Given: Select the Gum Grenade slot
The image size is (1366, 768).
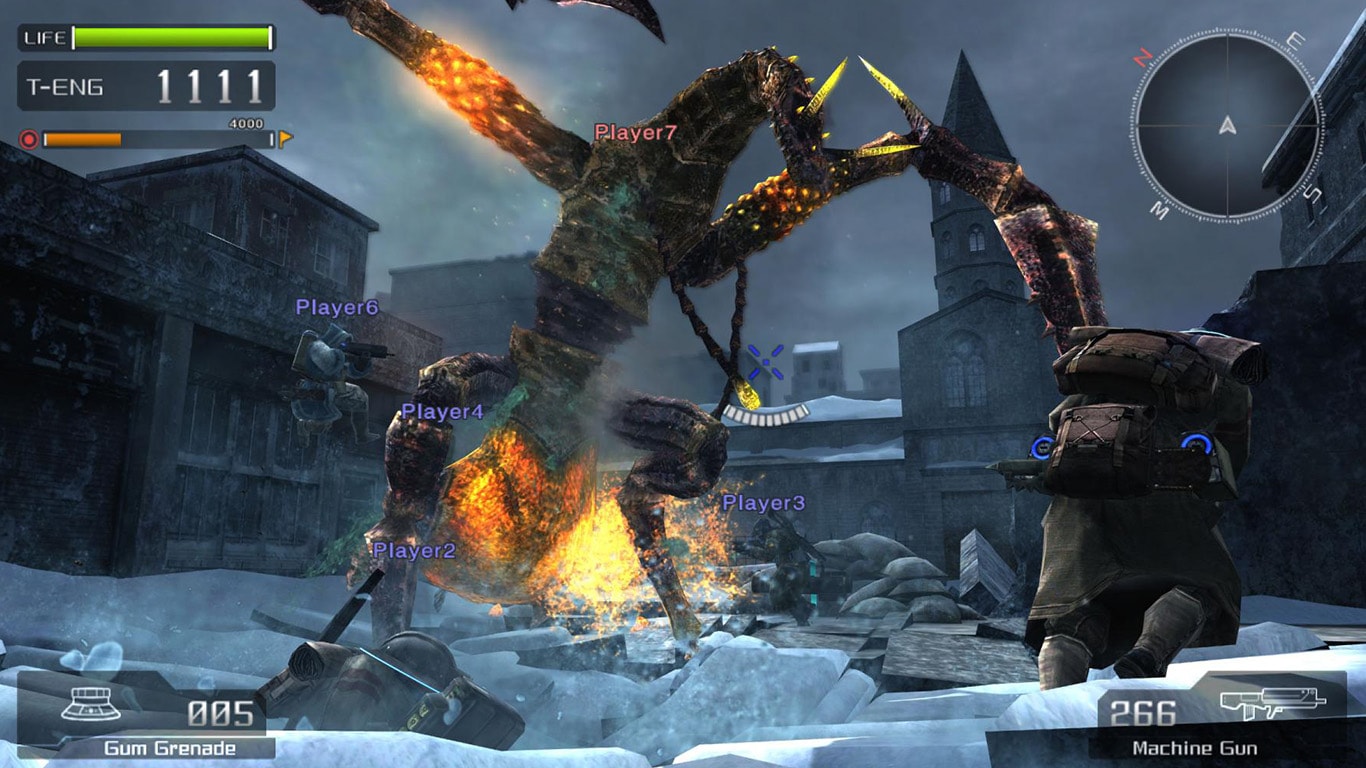Looking at the screenshot, I should 146,715.
